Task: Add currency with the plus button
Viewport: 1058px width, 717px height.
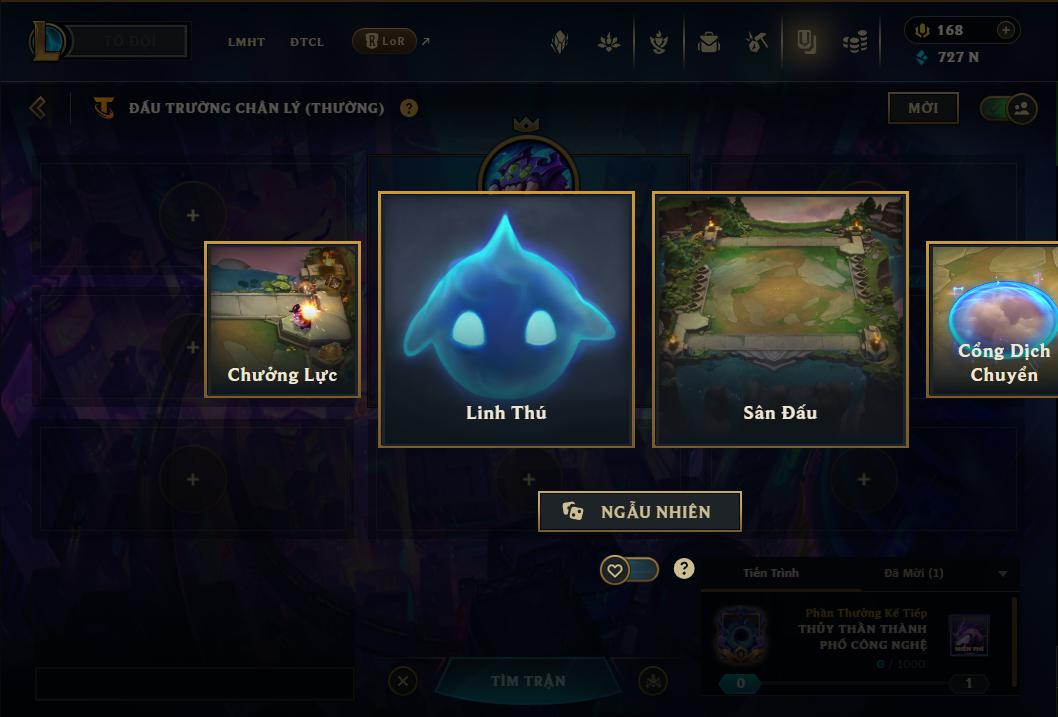Action: [1006, 30]
